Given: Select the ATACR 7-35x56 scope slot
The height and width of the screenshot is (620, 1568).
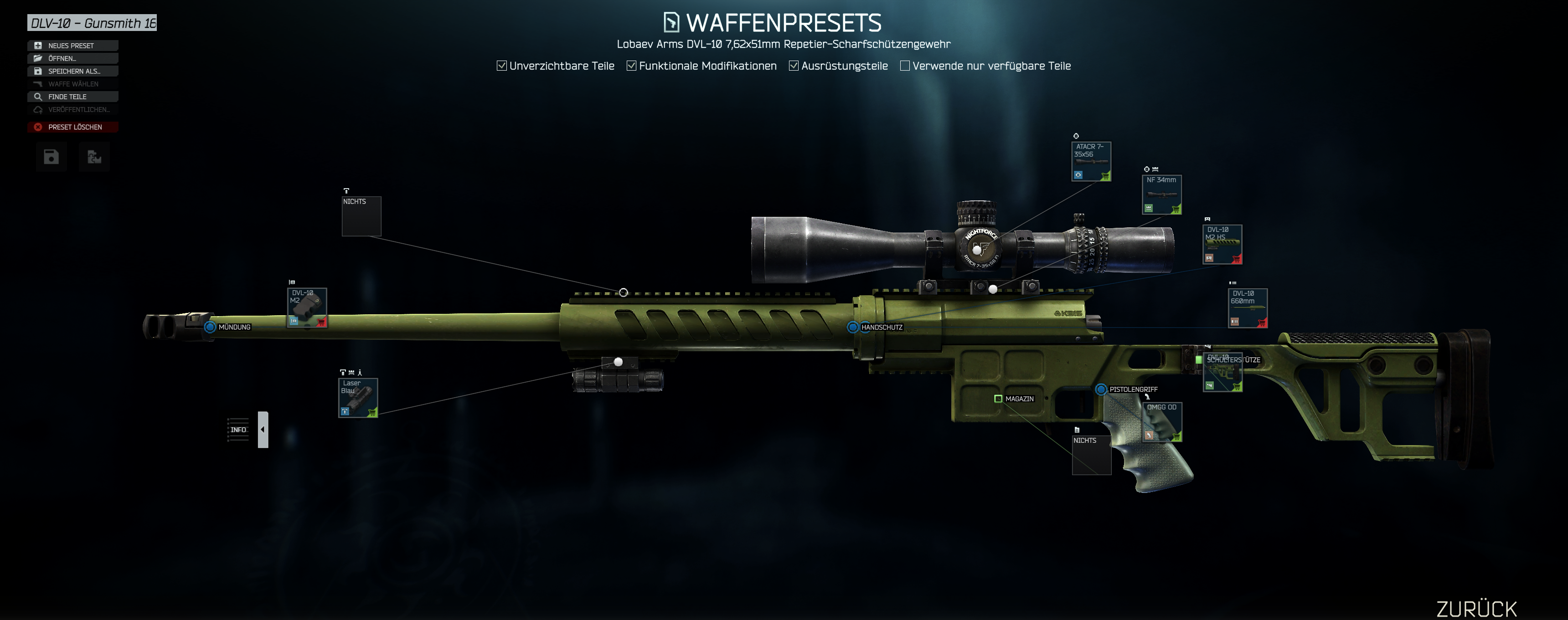Looking at the screenshot, I should 1091,162.
